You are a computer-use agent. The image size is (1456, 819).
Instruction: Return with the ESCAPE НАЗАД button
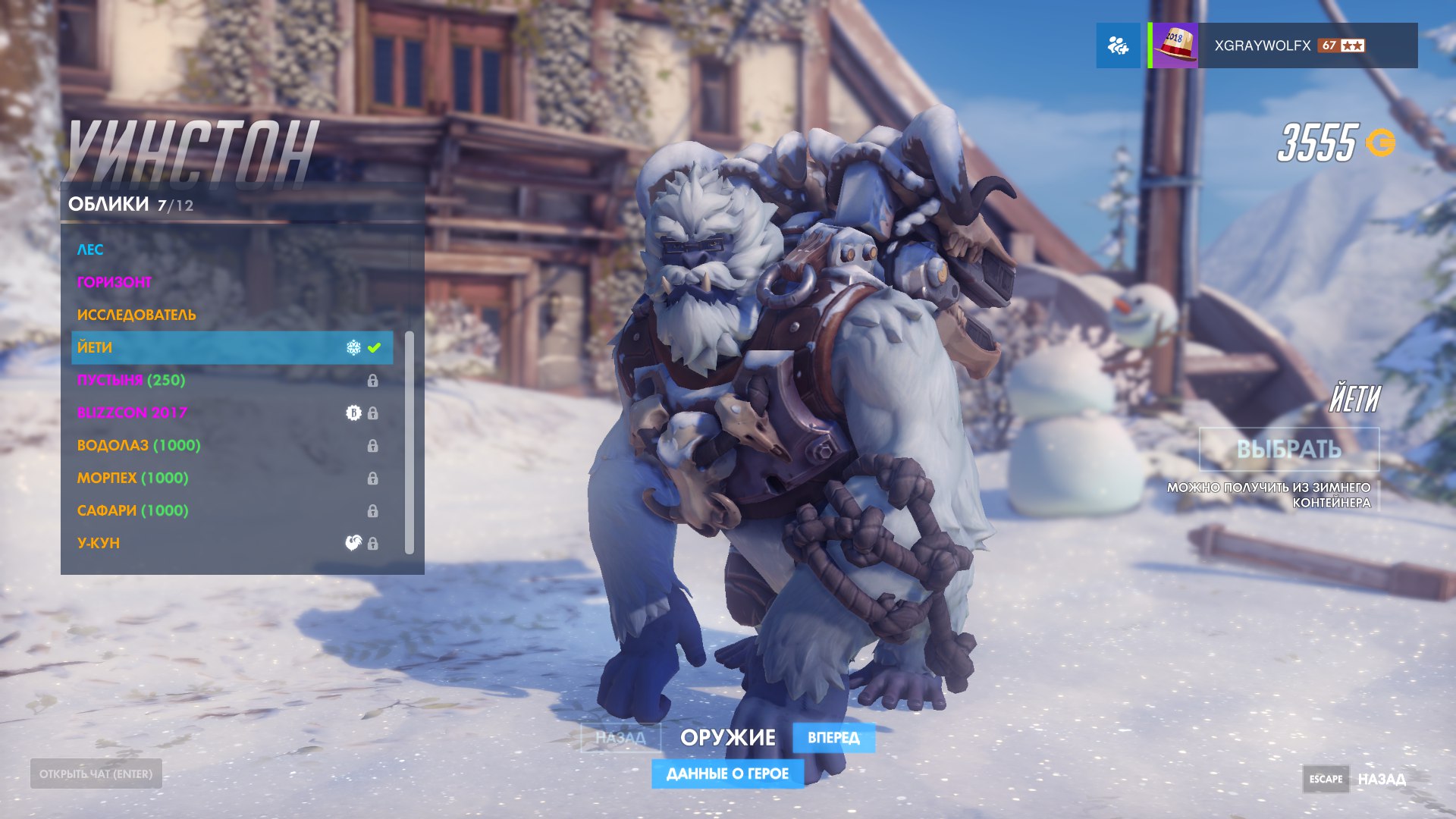1355,779
